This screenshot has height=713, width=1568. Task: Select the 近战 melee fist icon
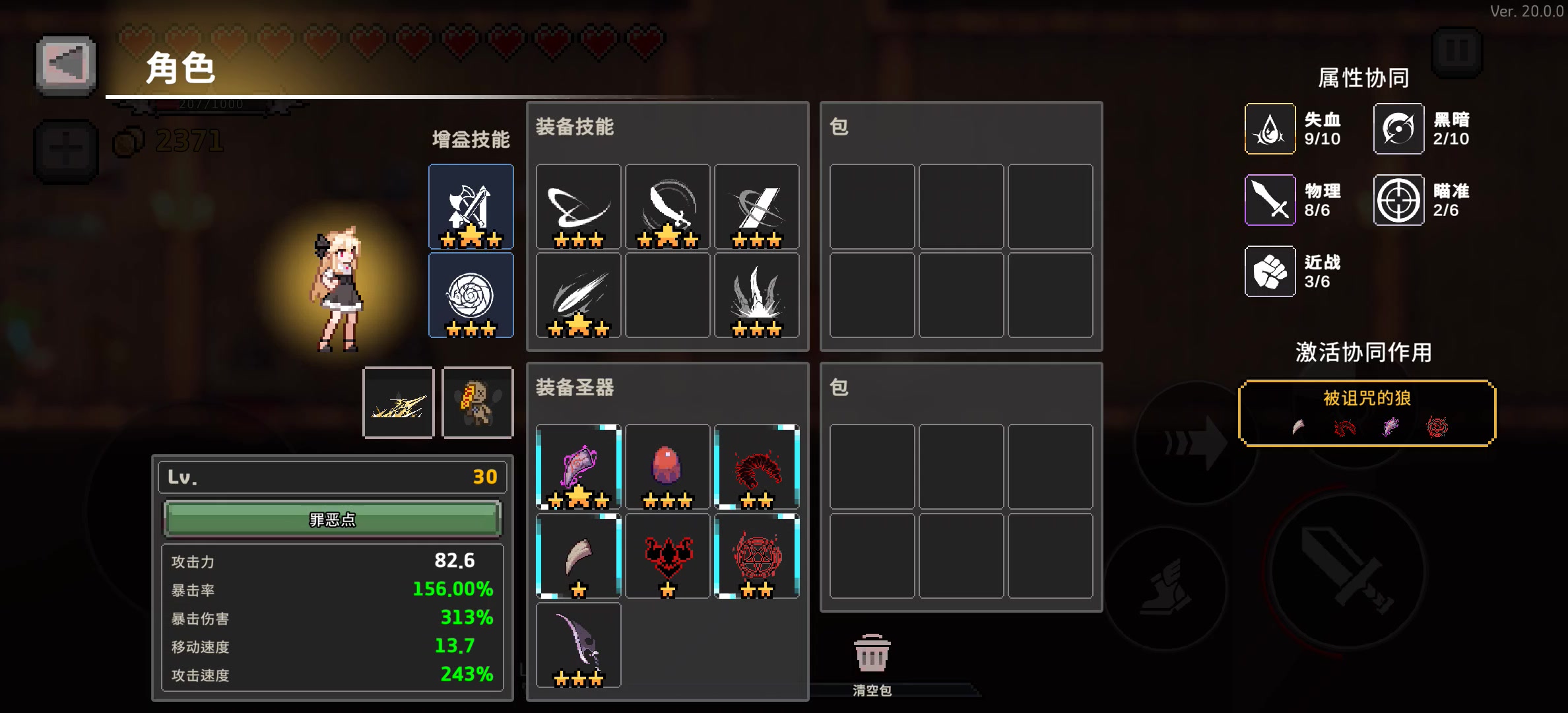click(x=1270, y=271)
